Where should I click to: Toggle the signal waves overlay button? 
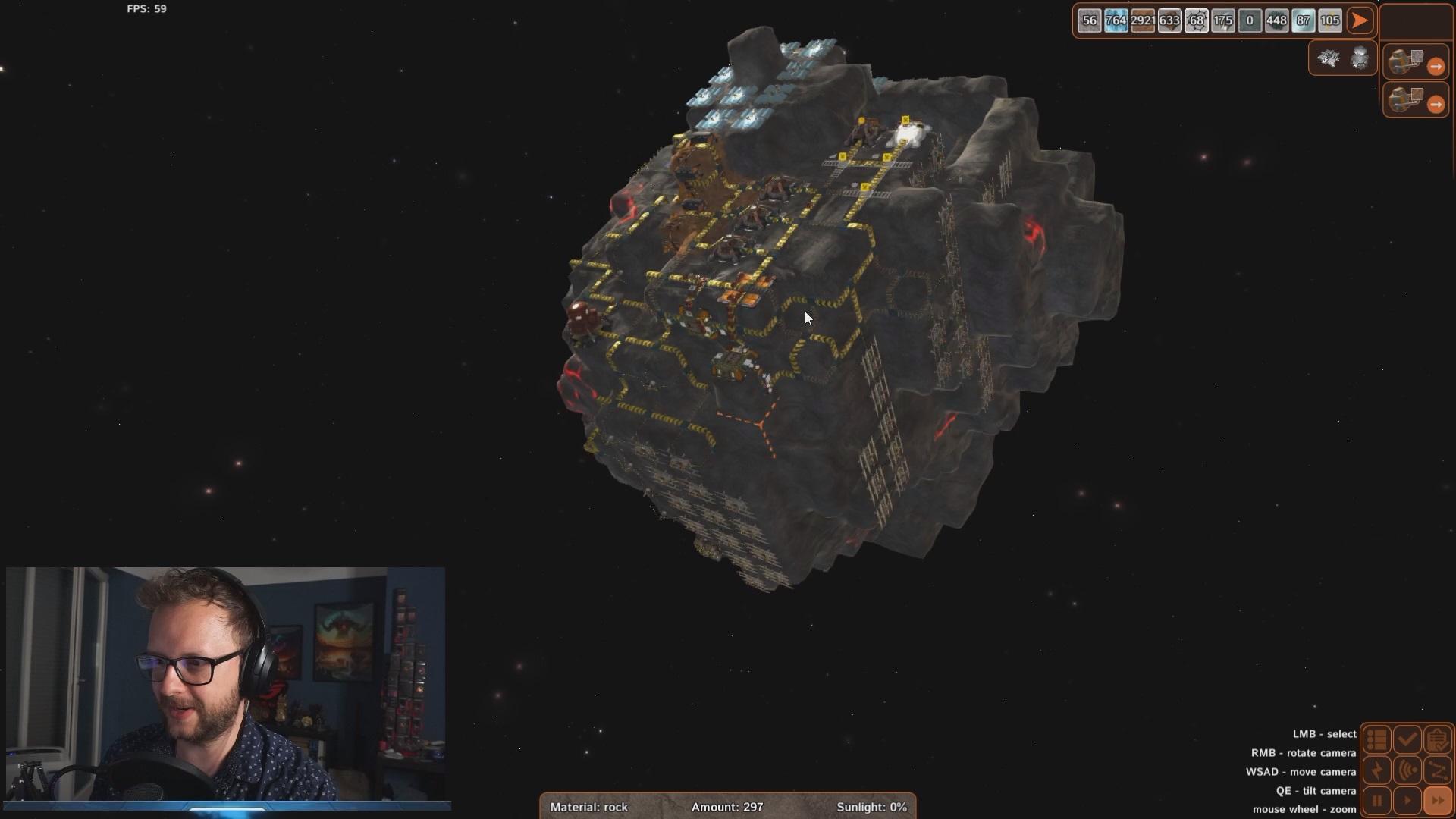(x=1407, y=770)
